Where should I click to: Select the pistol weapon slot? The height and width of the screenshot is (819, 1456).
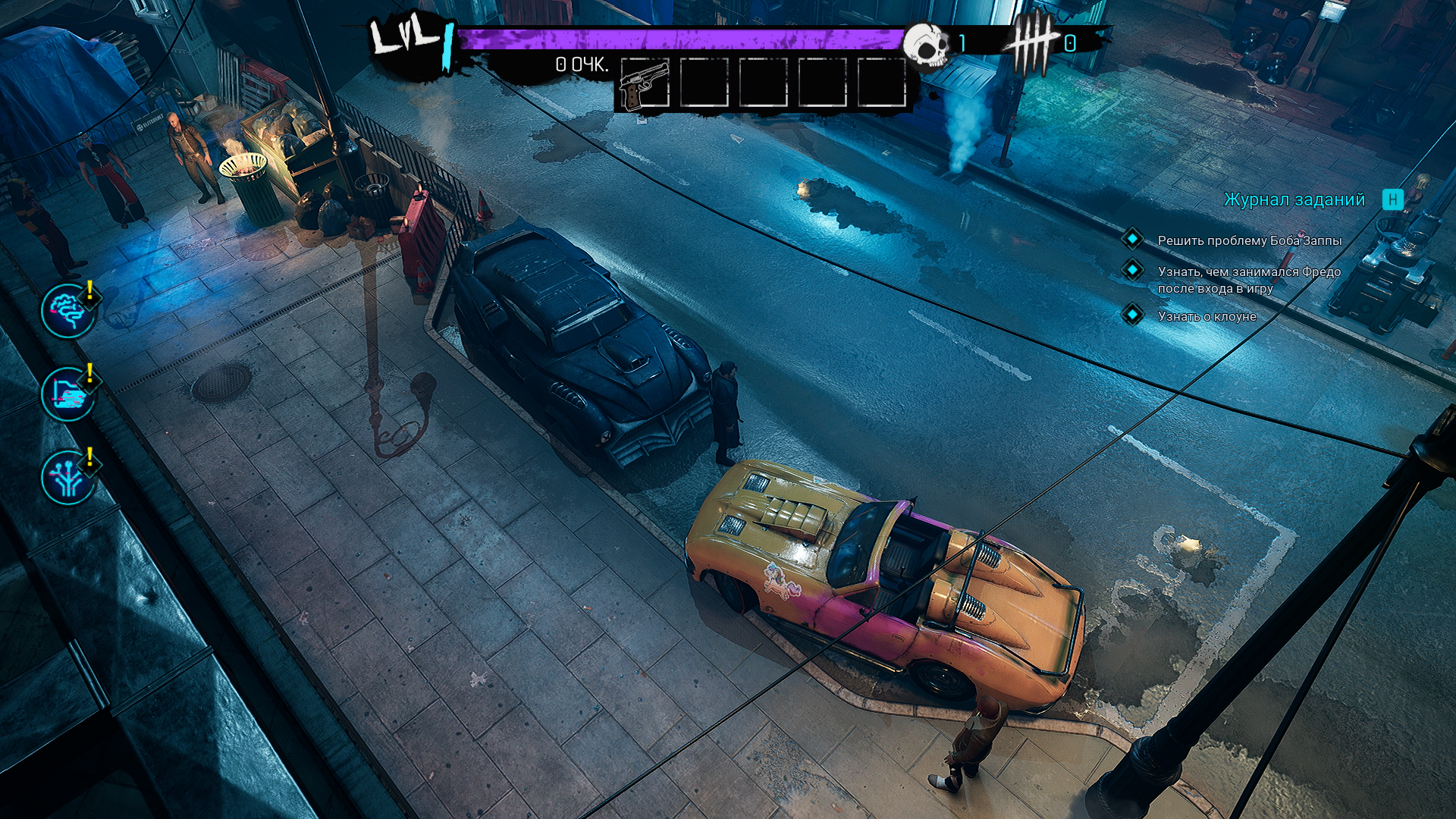click(x=644, y=83)
